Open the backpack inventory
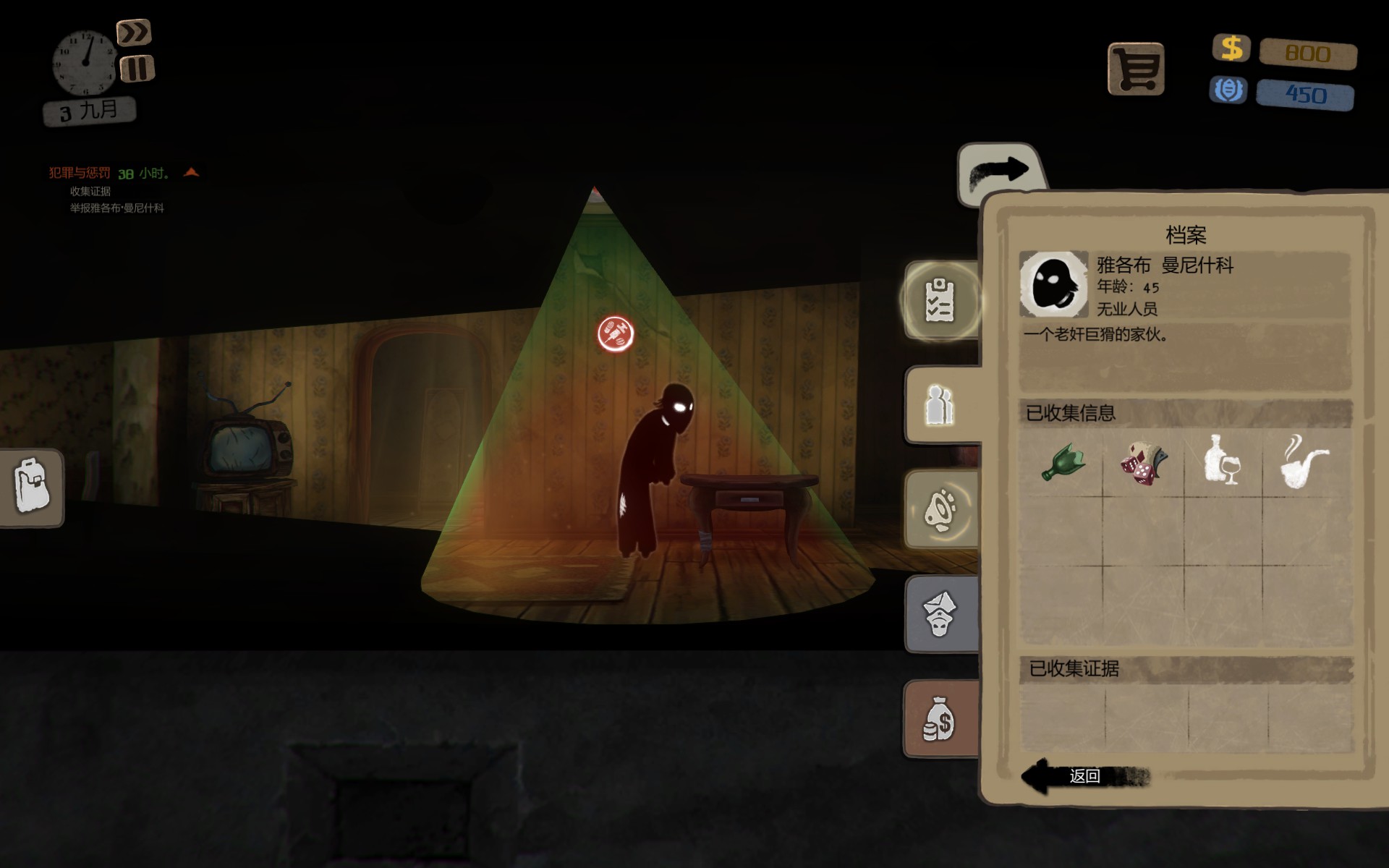1389x868 pixels. coord(31,487)
